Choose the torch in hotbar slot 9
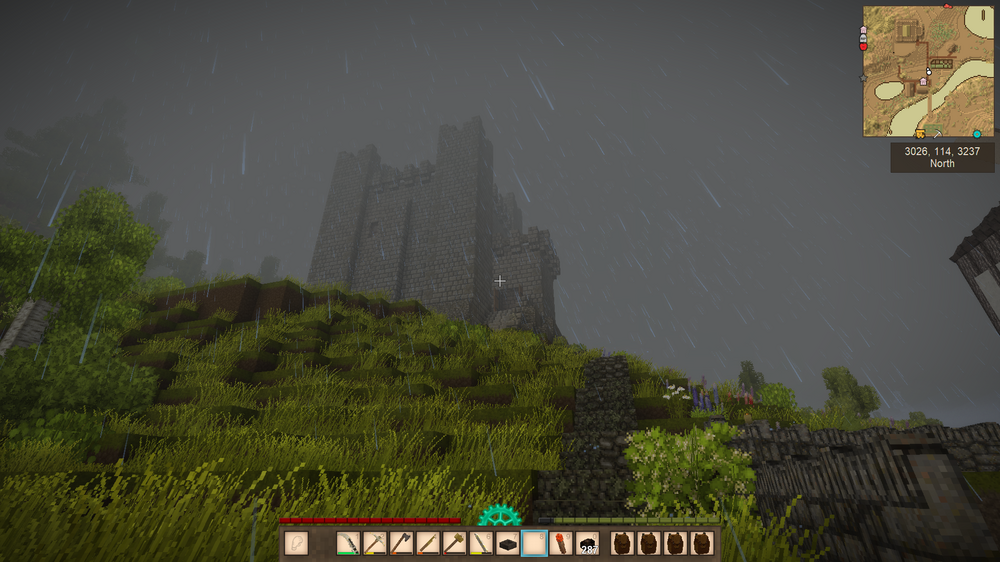1000x562 pixels. click(x=561, y=544)
